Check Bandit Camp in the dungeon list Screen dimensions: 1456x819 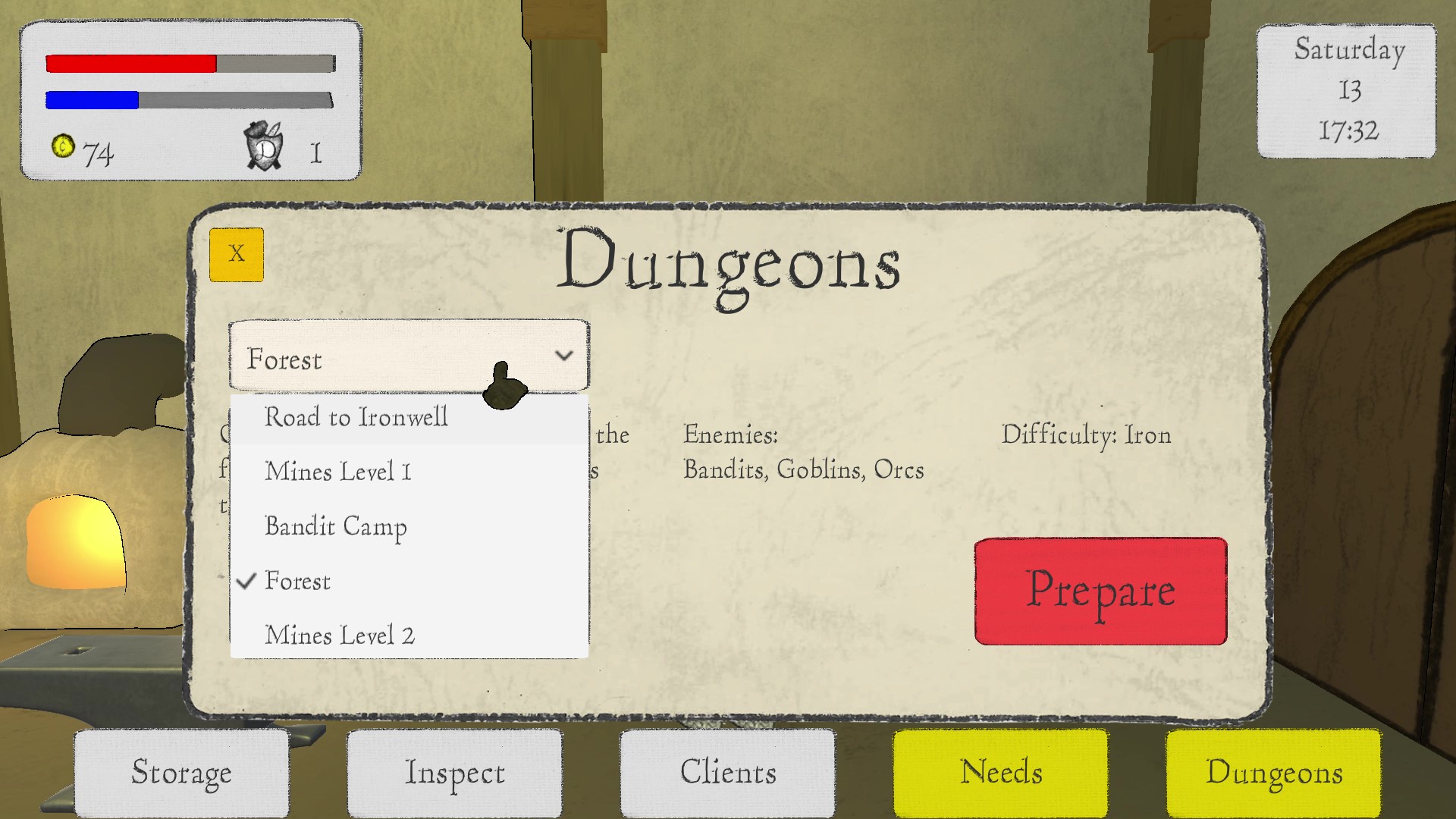point(336,526)
